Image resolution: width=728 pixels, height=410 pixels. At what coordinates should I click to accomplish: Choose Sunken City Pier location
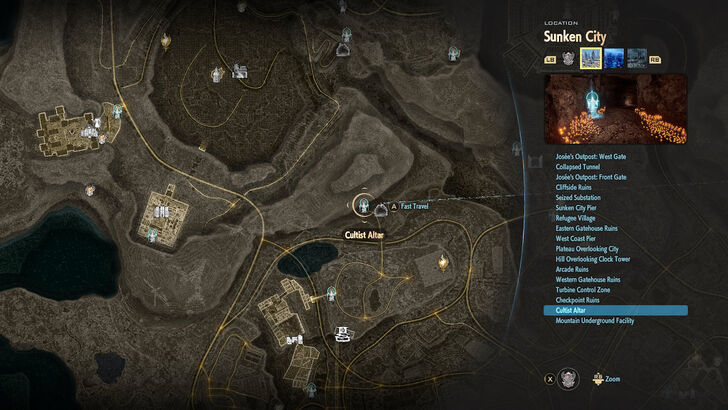[577, 208]
